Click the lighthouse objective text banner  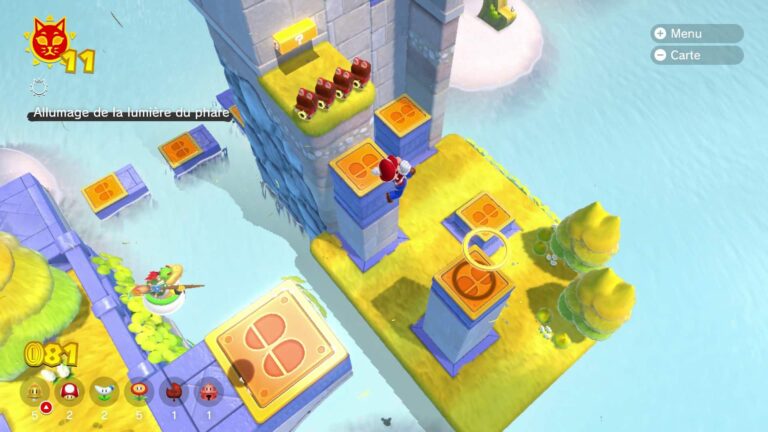point(130,114)
